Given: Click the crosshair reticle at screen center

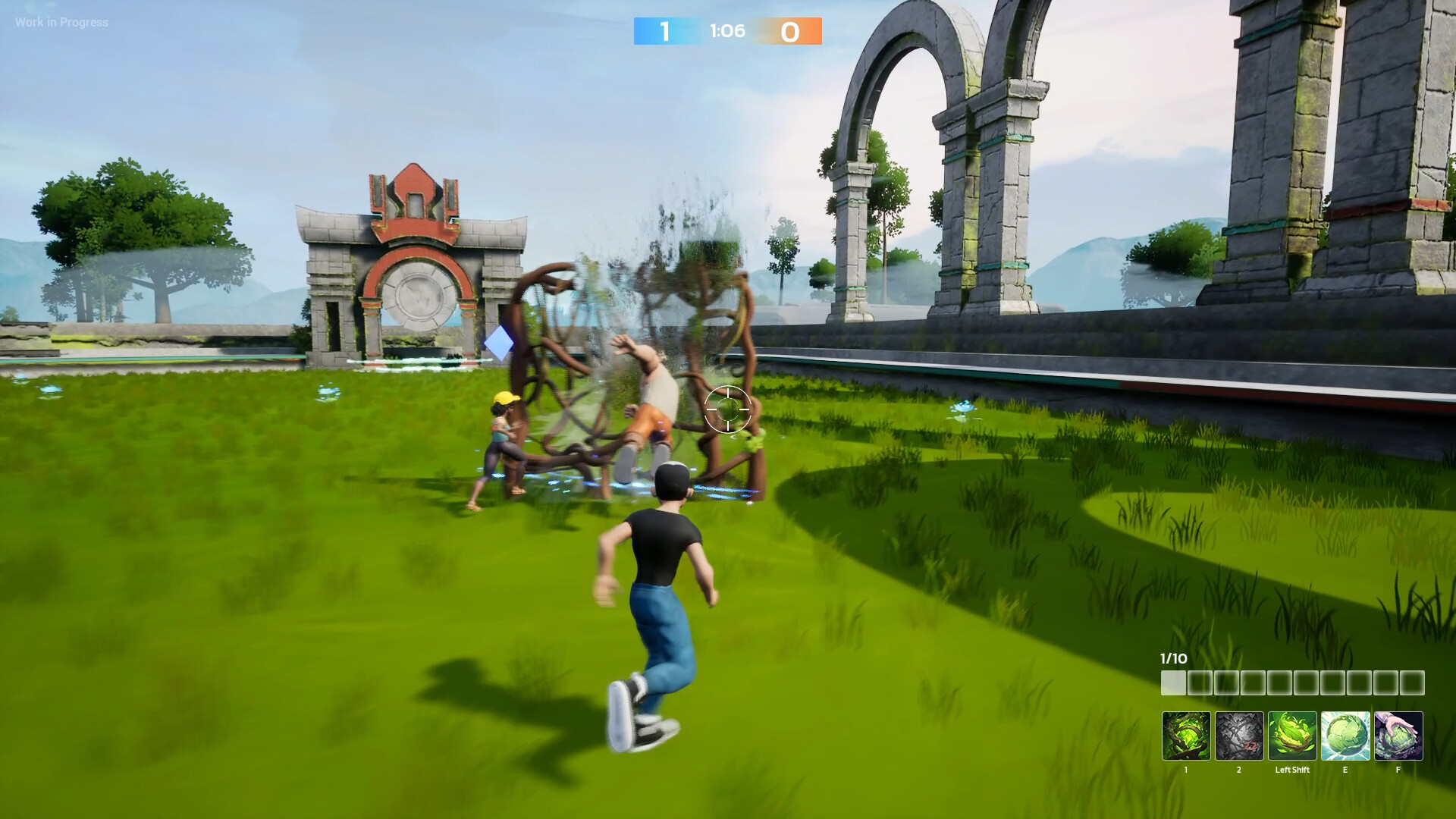Looking at the screenshot, I should [x=728, y=409].
